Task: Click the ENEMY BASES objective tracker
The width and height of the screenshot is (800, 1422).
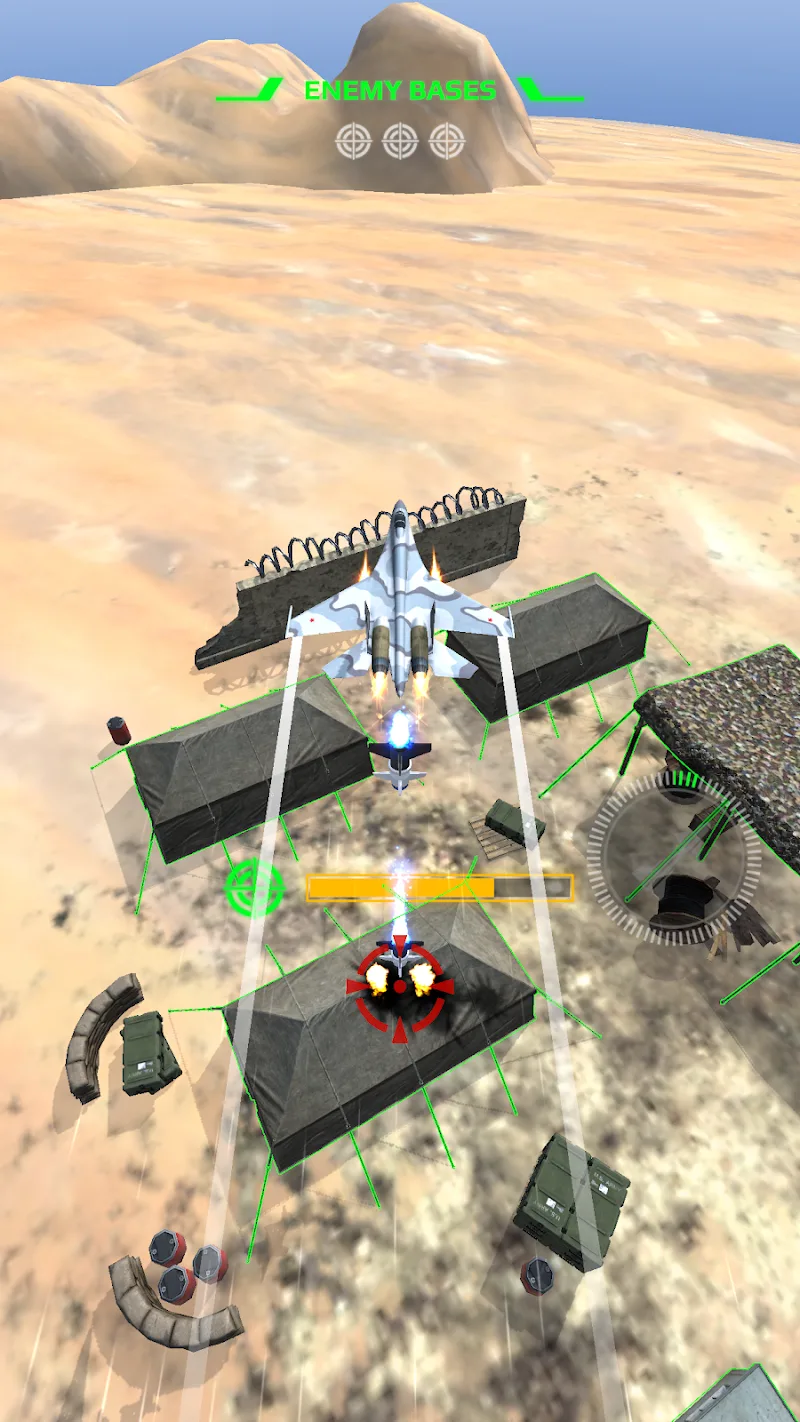Action: click(400, 115)
